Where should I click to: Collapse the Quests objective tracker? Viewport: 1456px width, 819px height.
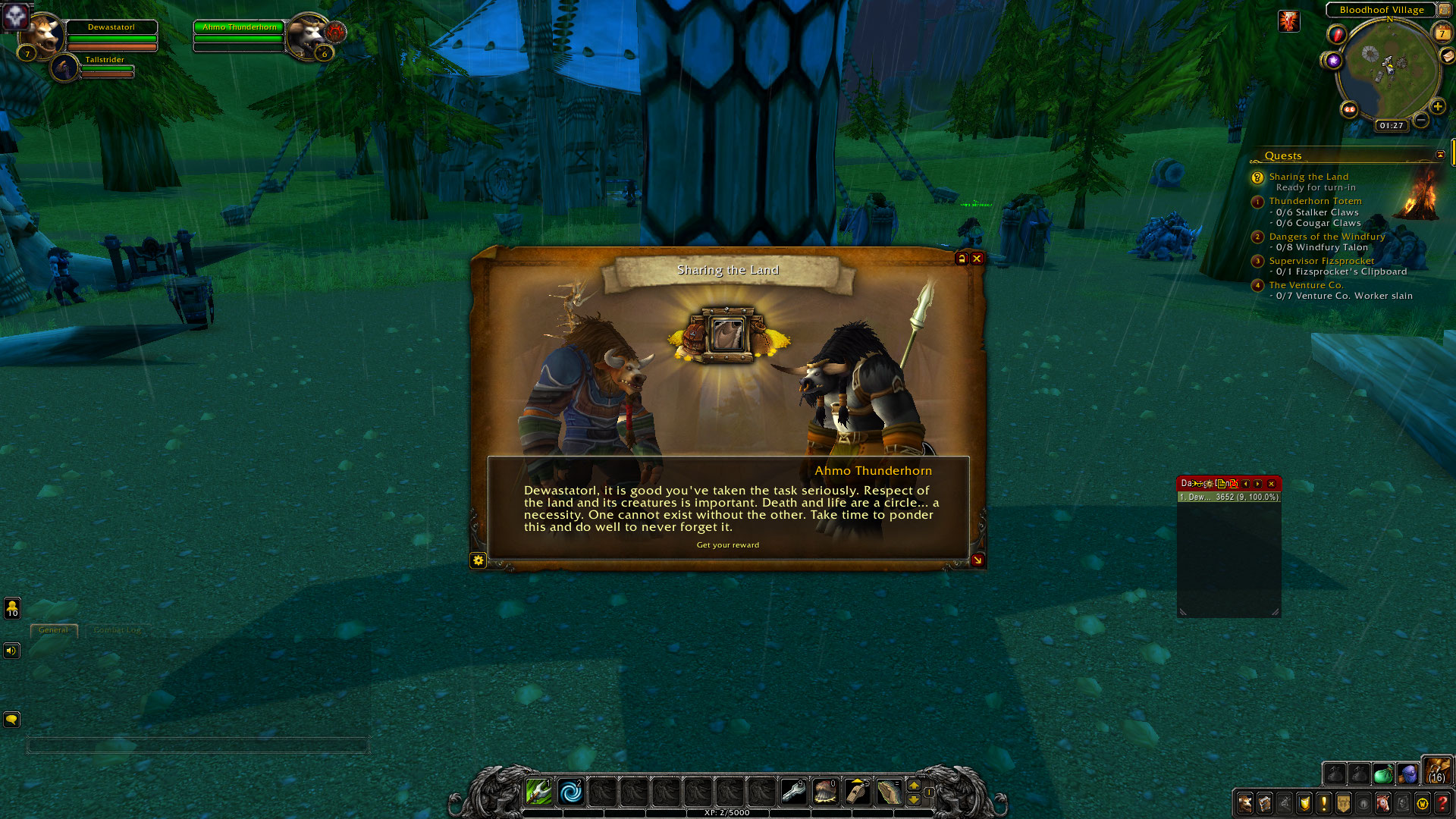point(1439,154)
